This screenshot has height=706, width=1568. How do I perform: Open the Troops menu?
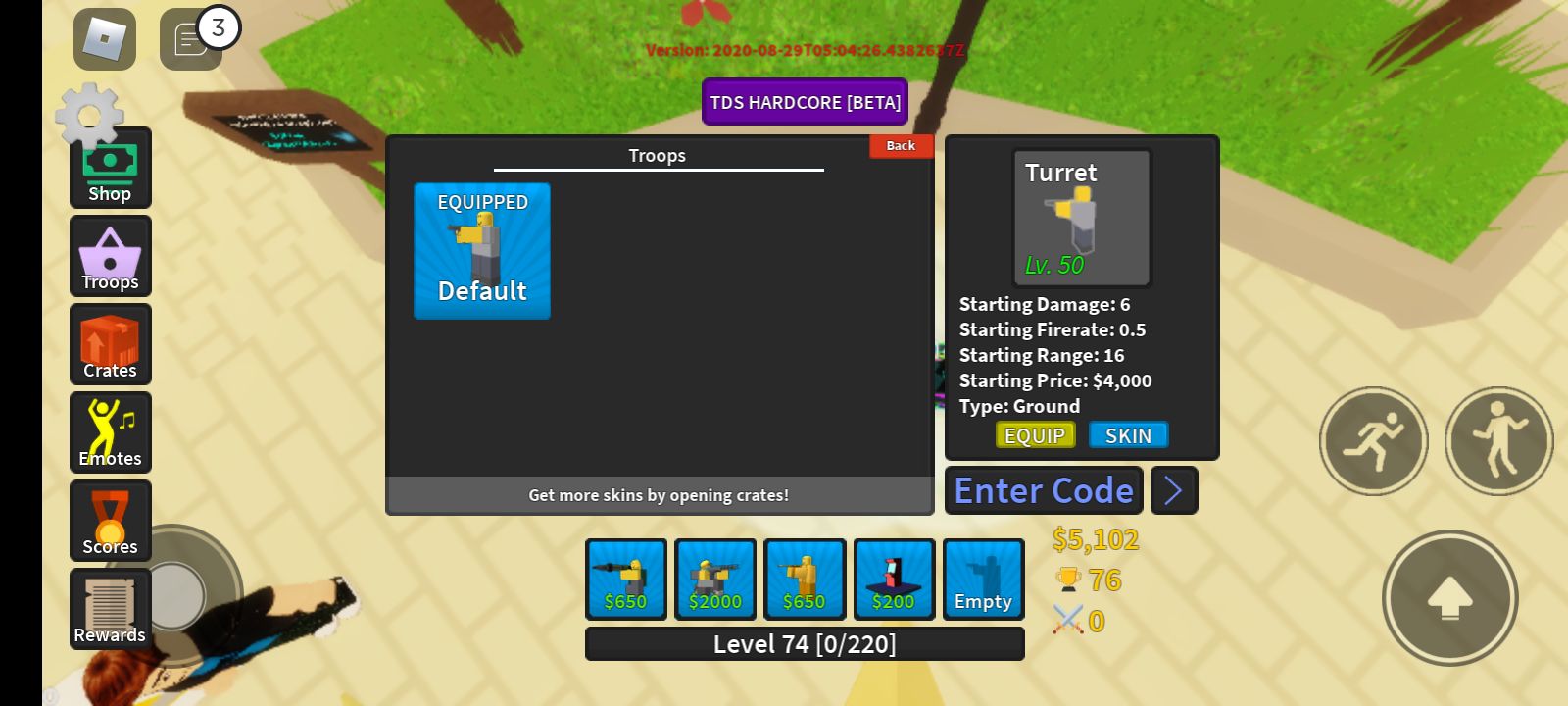pos(110,256)
